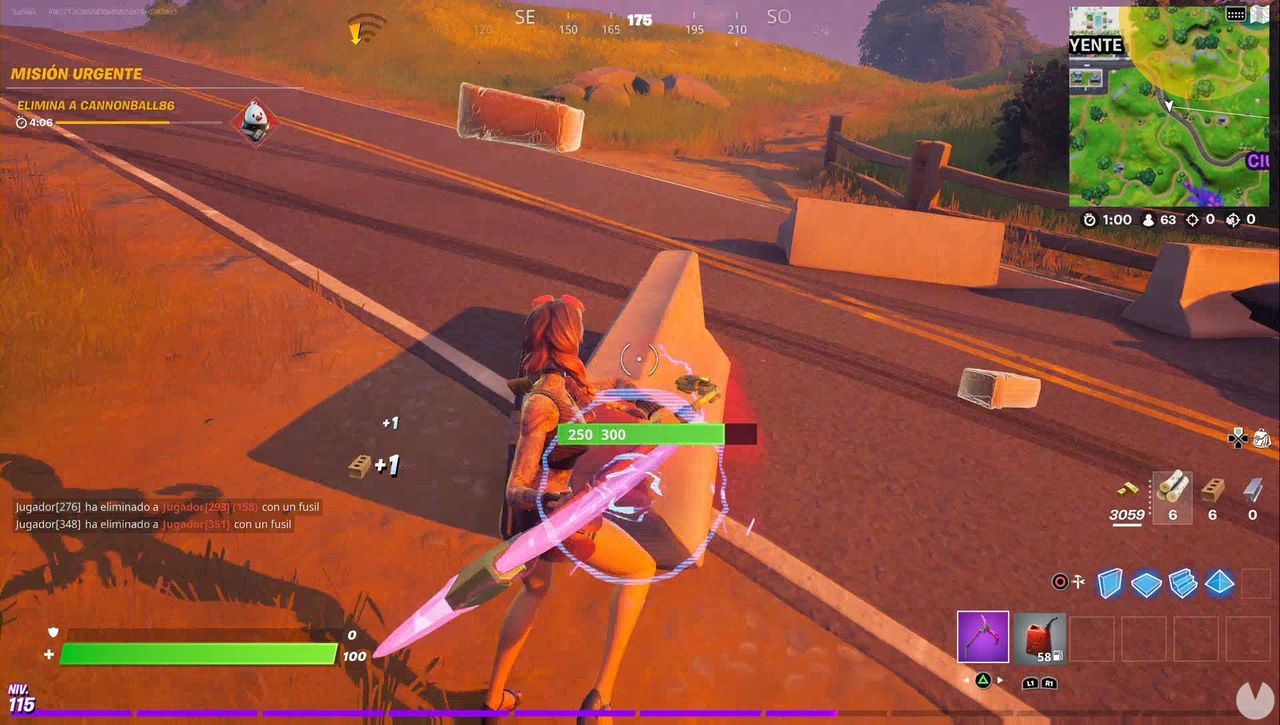Switch to the gas can slot showing 58
This screenshot has width=1280, height=725.
coord(1040,638)
